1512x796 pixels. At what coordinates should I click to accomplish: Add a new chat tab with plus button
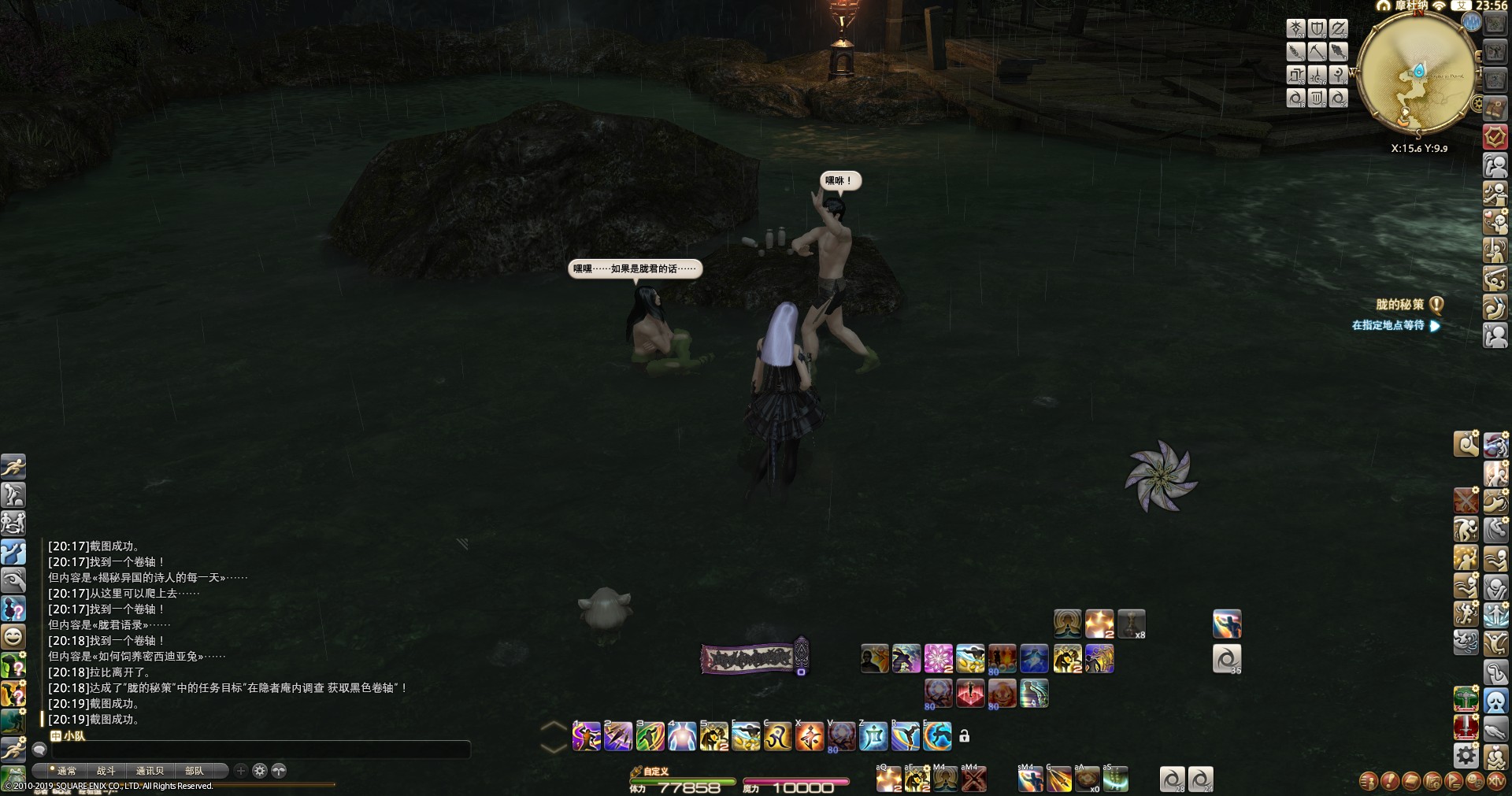pyautogui.click(x=241, y=771)
